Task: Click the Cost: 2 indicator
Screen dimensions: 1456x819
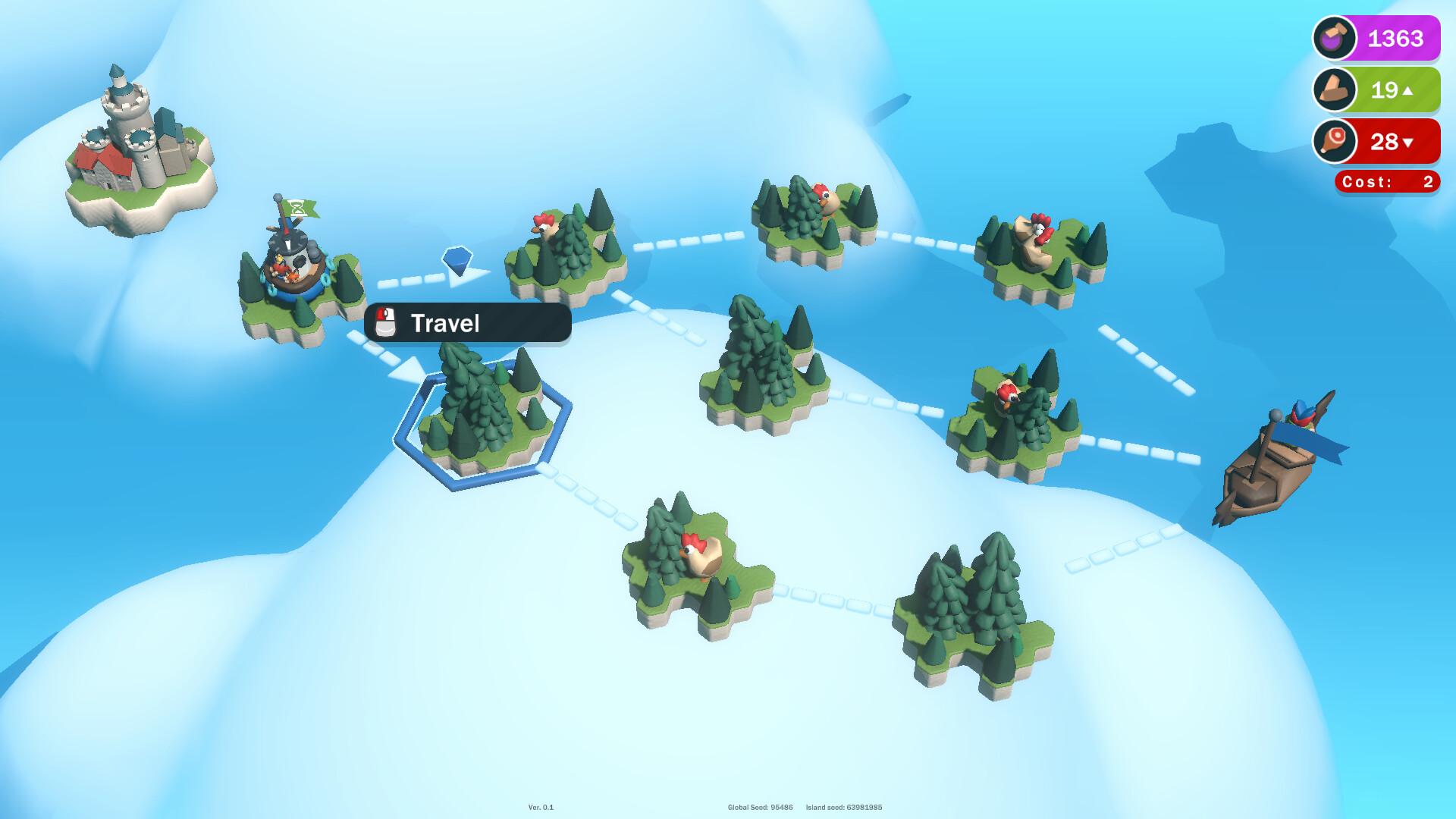Action: (x=1385, y=181)
